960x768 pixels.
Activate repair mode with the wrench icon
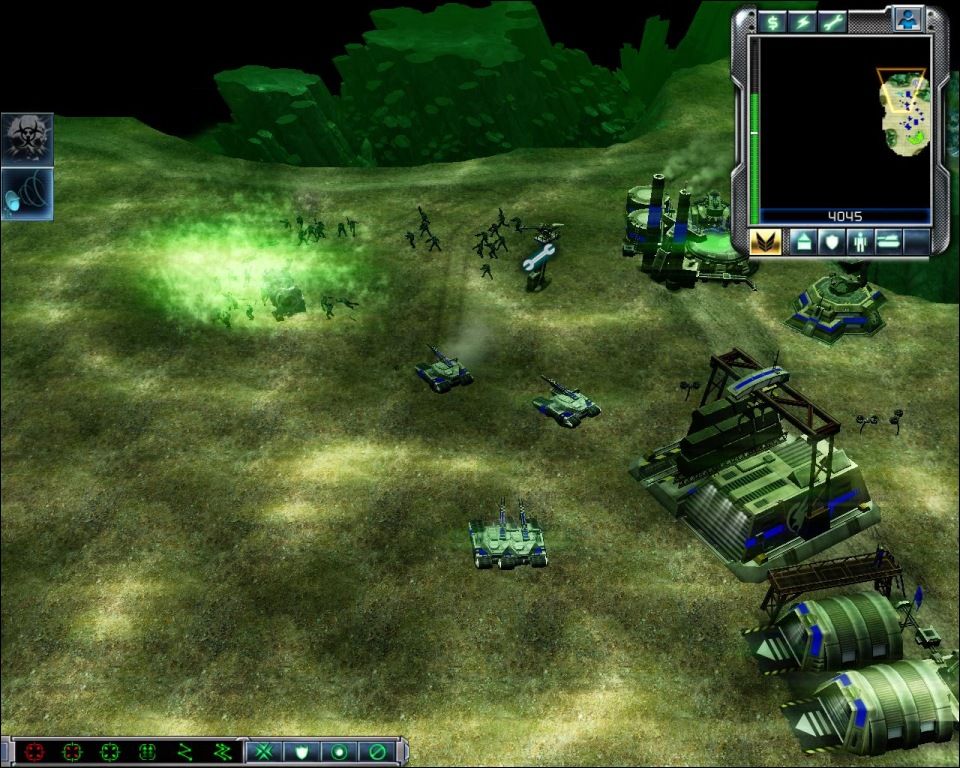pos(832,22)
